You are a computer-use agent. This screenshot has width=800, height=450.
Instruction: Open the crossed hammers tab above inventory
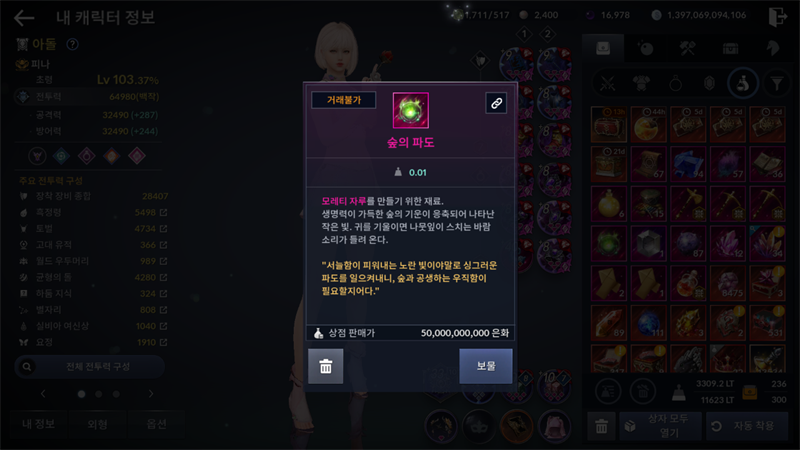(x=688, y=47)
